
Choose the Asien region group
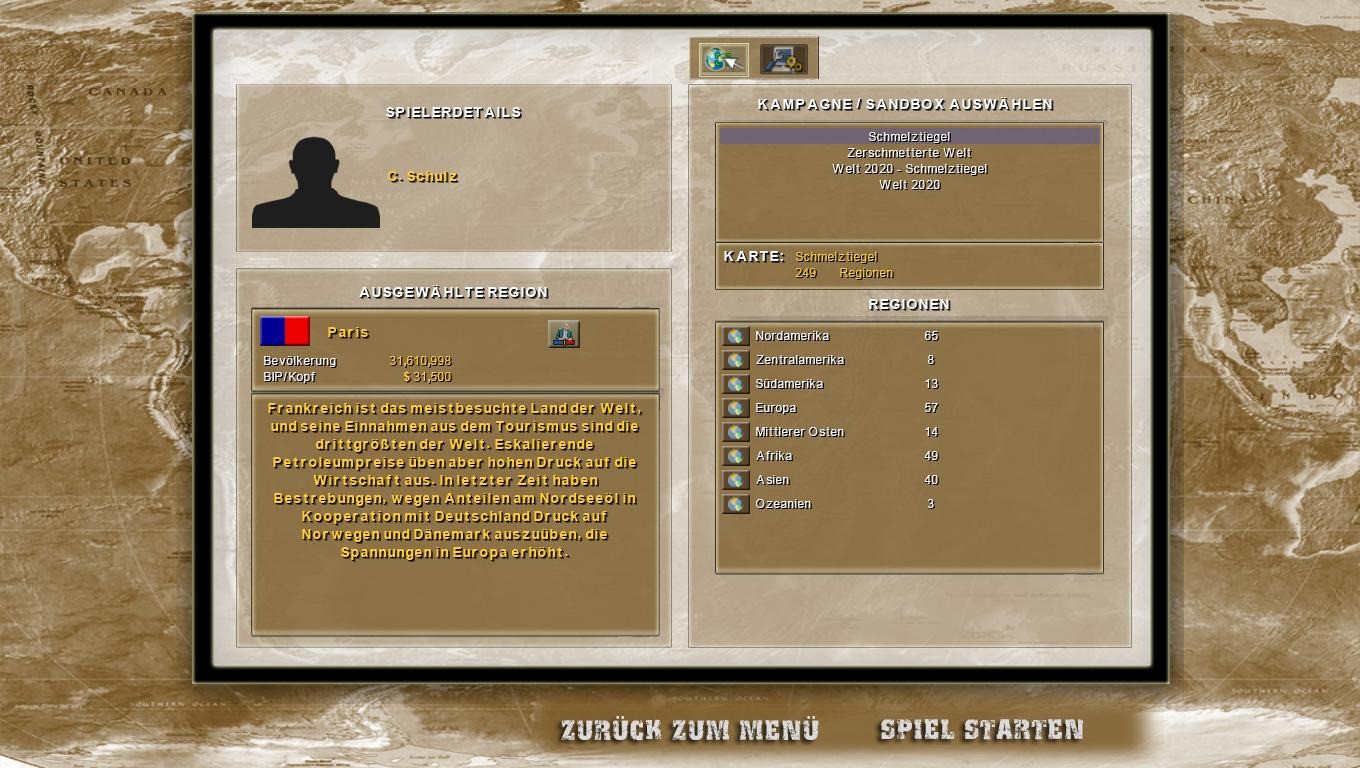736,481
